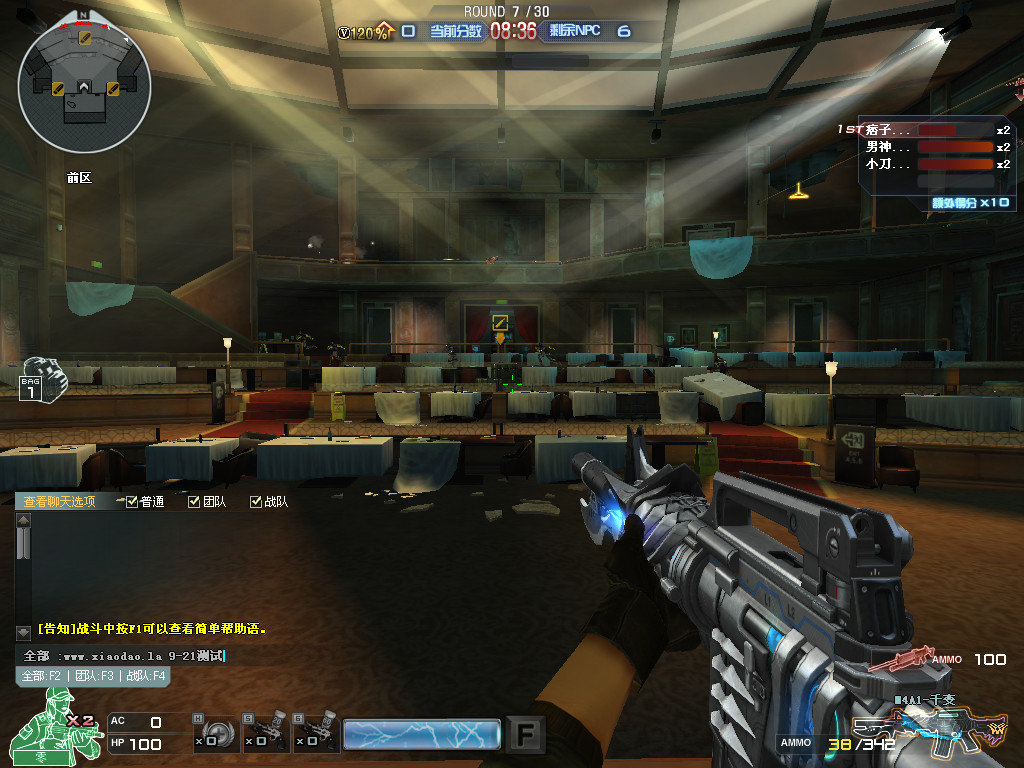Toggle the 战队 chat checkbox

[x=257, y=502]
